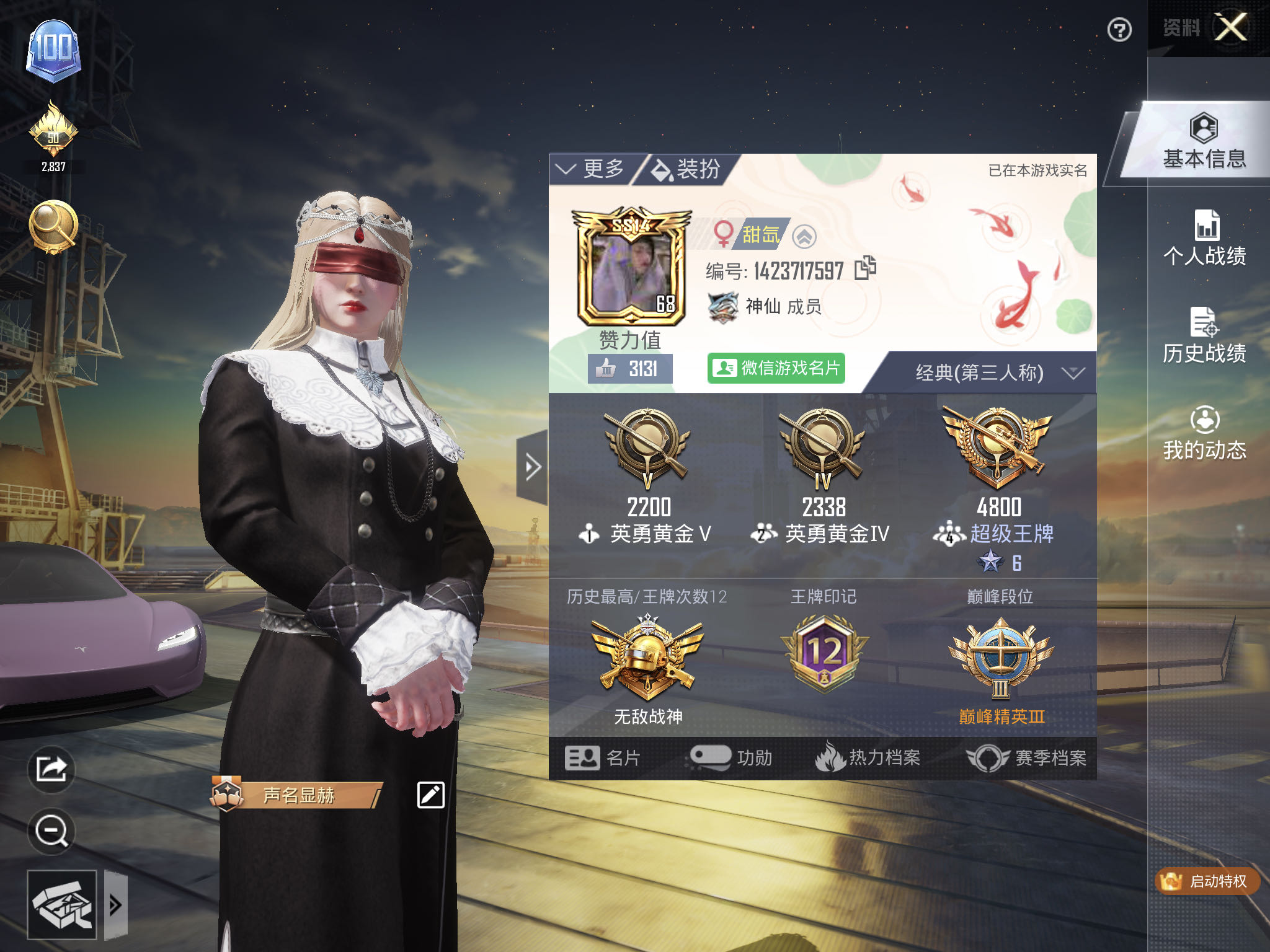
Task: Open the 名片 section
Action: pos(602,757)
